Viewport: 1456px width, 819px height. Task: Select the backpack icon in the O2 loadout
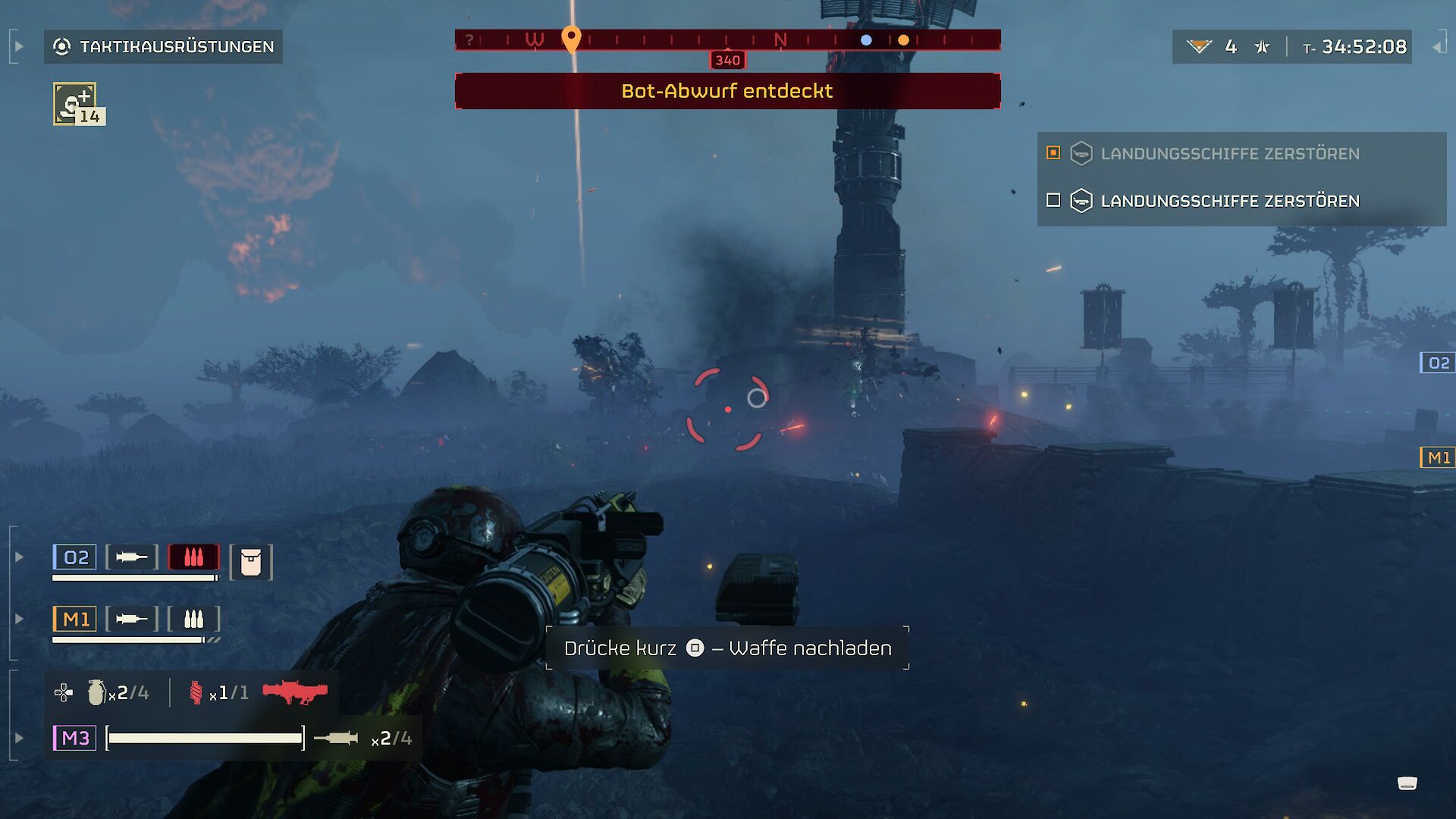[x=251, y=561]
